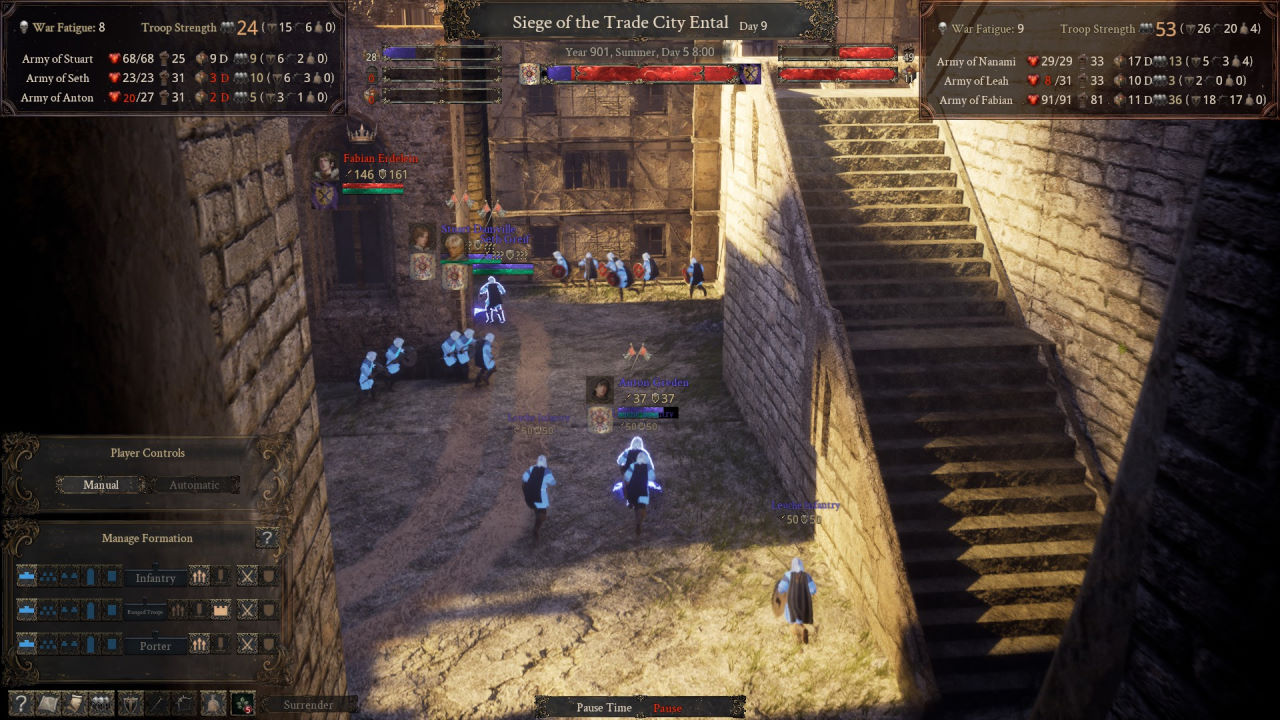
Task: Select Fabian Erdelen's unit portrait
Action: (326, 166)
